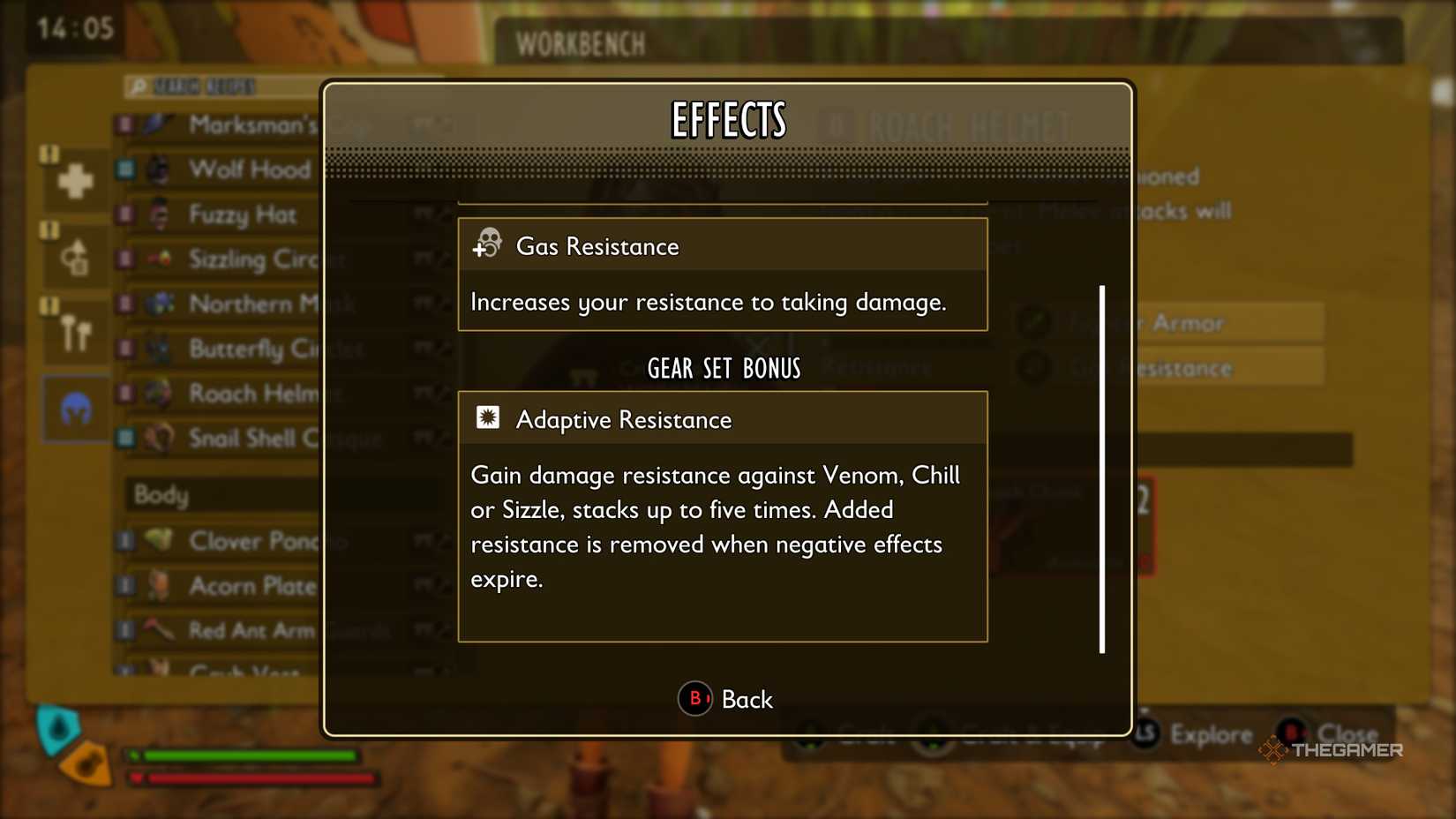Toggle the small marker next to Fuzzy Hat
This screenshot has height=819, width=1456.
pyautogui.click(x=124, y=214)
